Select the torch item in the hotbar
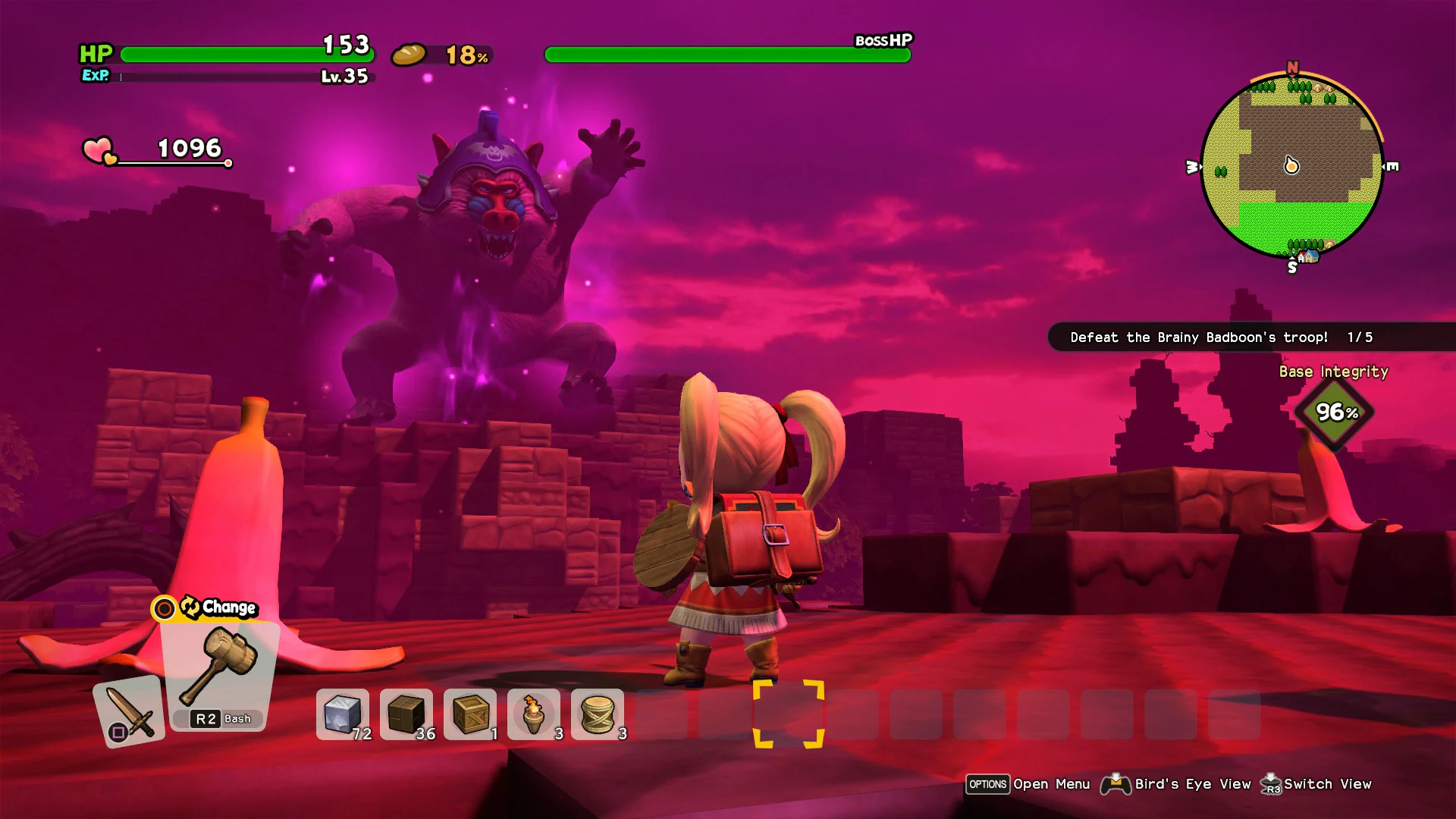Viewport: 1456px width, 819px height. coord(535,713)
